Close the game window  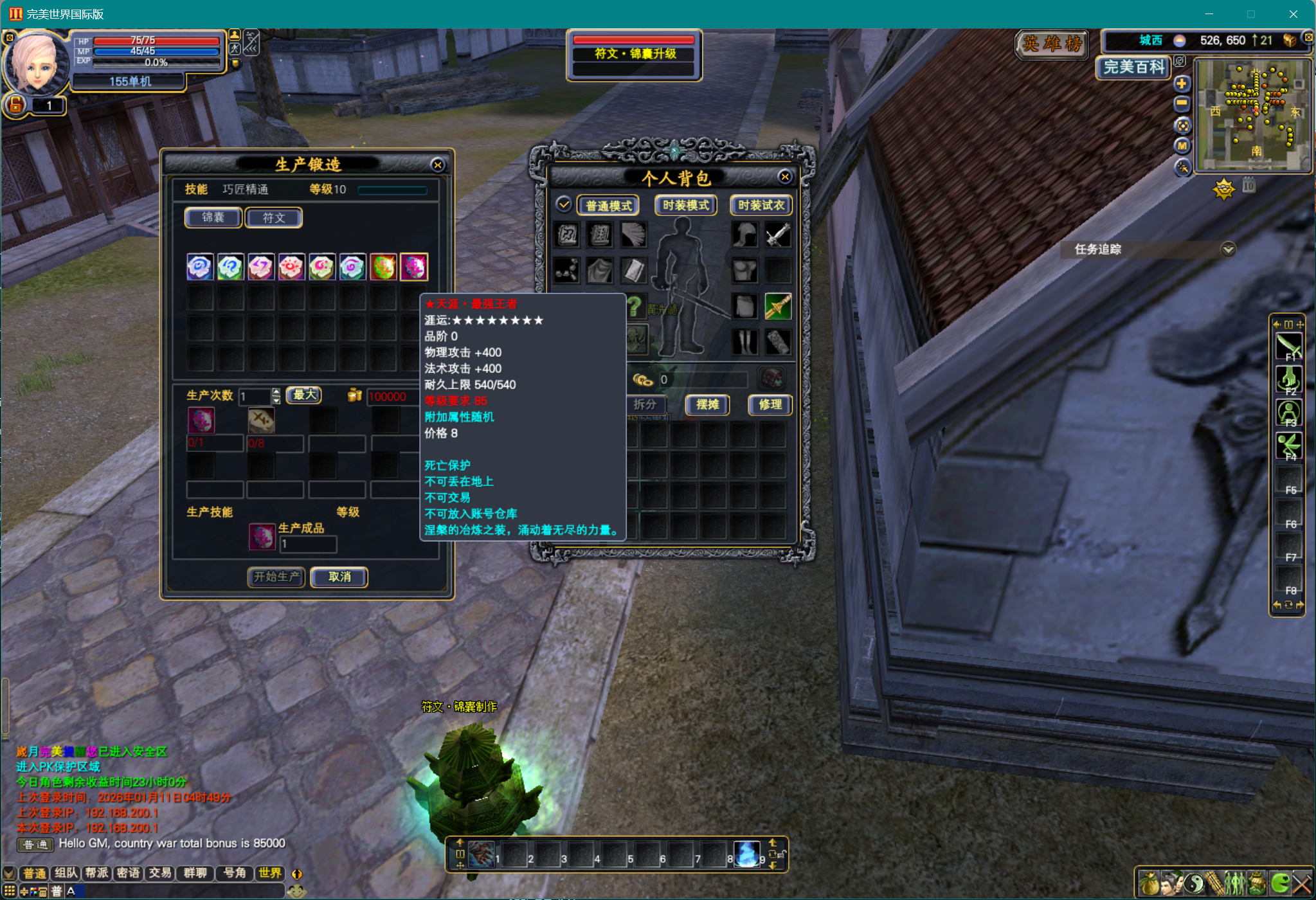[1293, 14]
